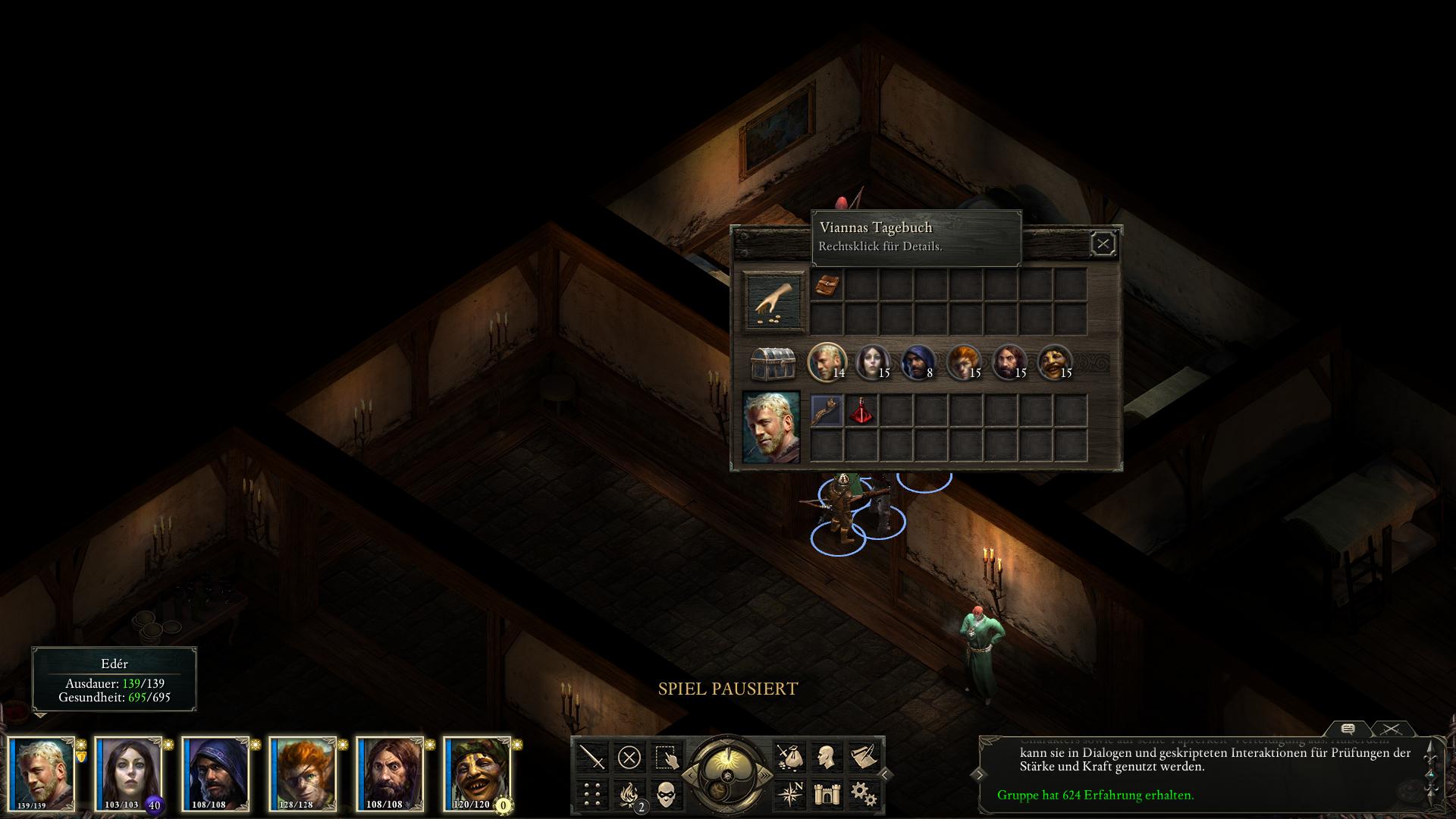Click the cancel action circle-X button
This screenshot has height=819, width=1456.
point(629,757)
